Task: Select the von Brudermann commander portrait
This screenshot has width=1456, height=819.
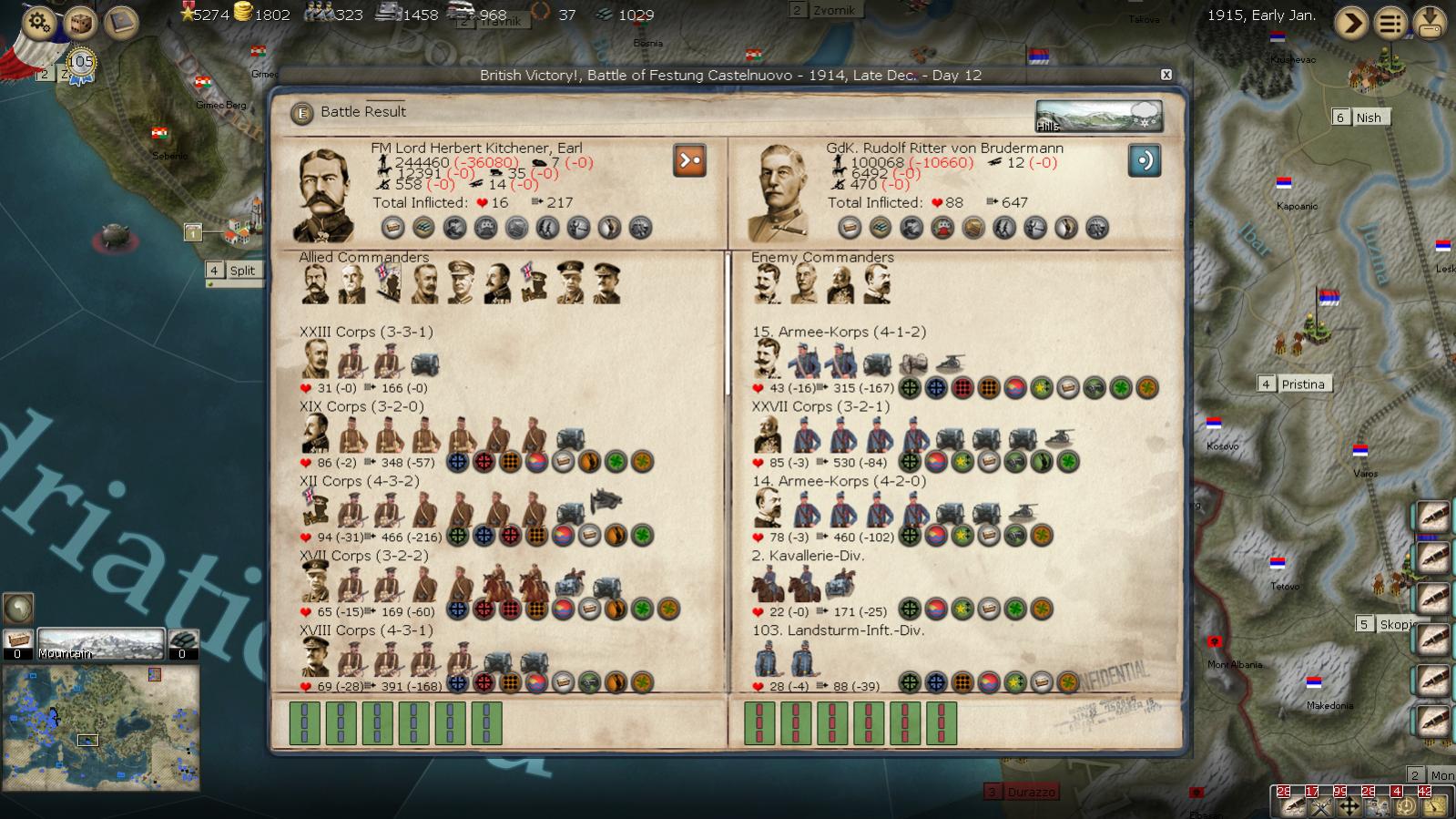Action: coord(780,194)
